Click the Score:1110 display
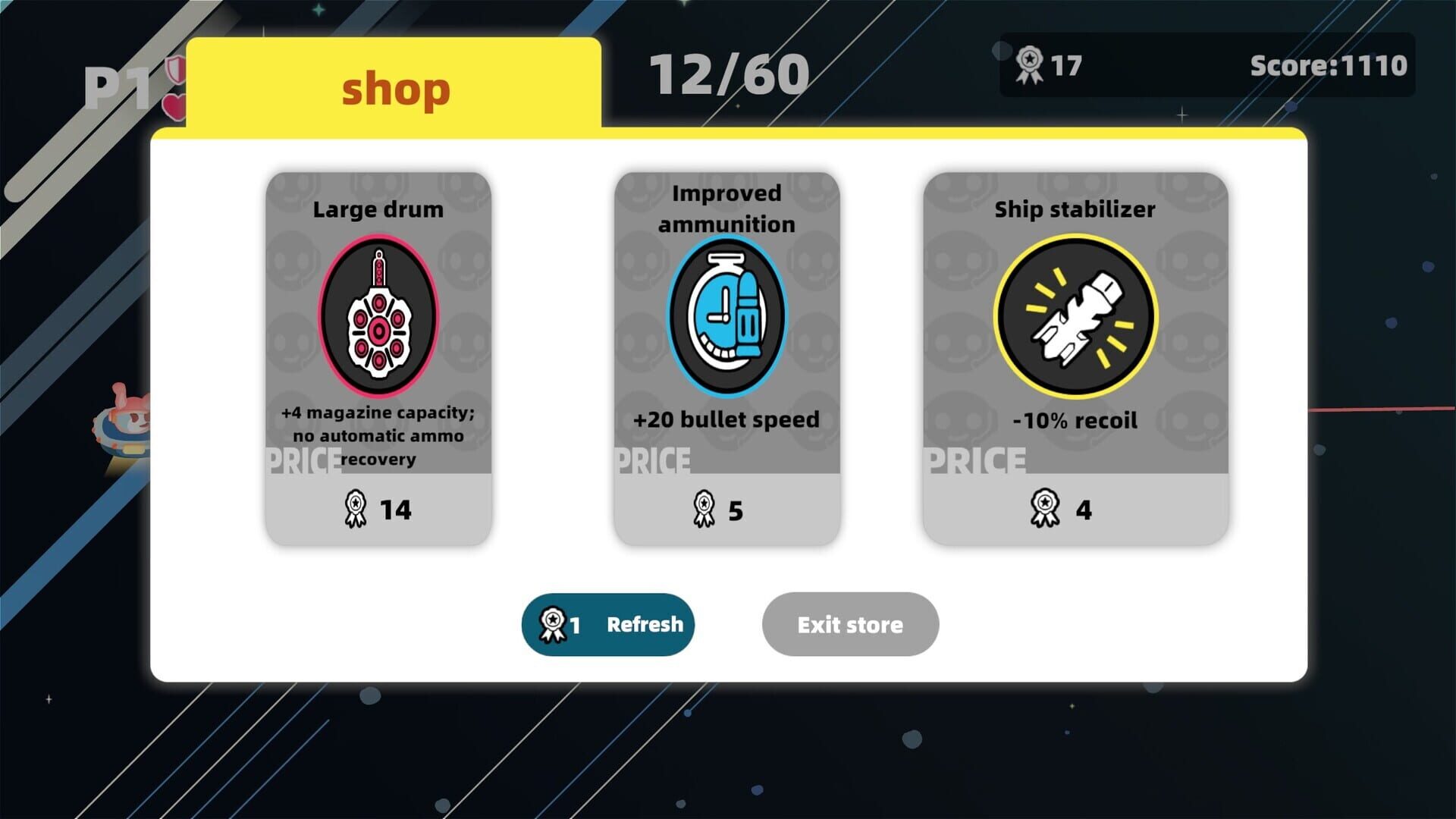Screen dimensions: 1456x819 [x=1329, y=65]
